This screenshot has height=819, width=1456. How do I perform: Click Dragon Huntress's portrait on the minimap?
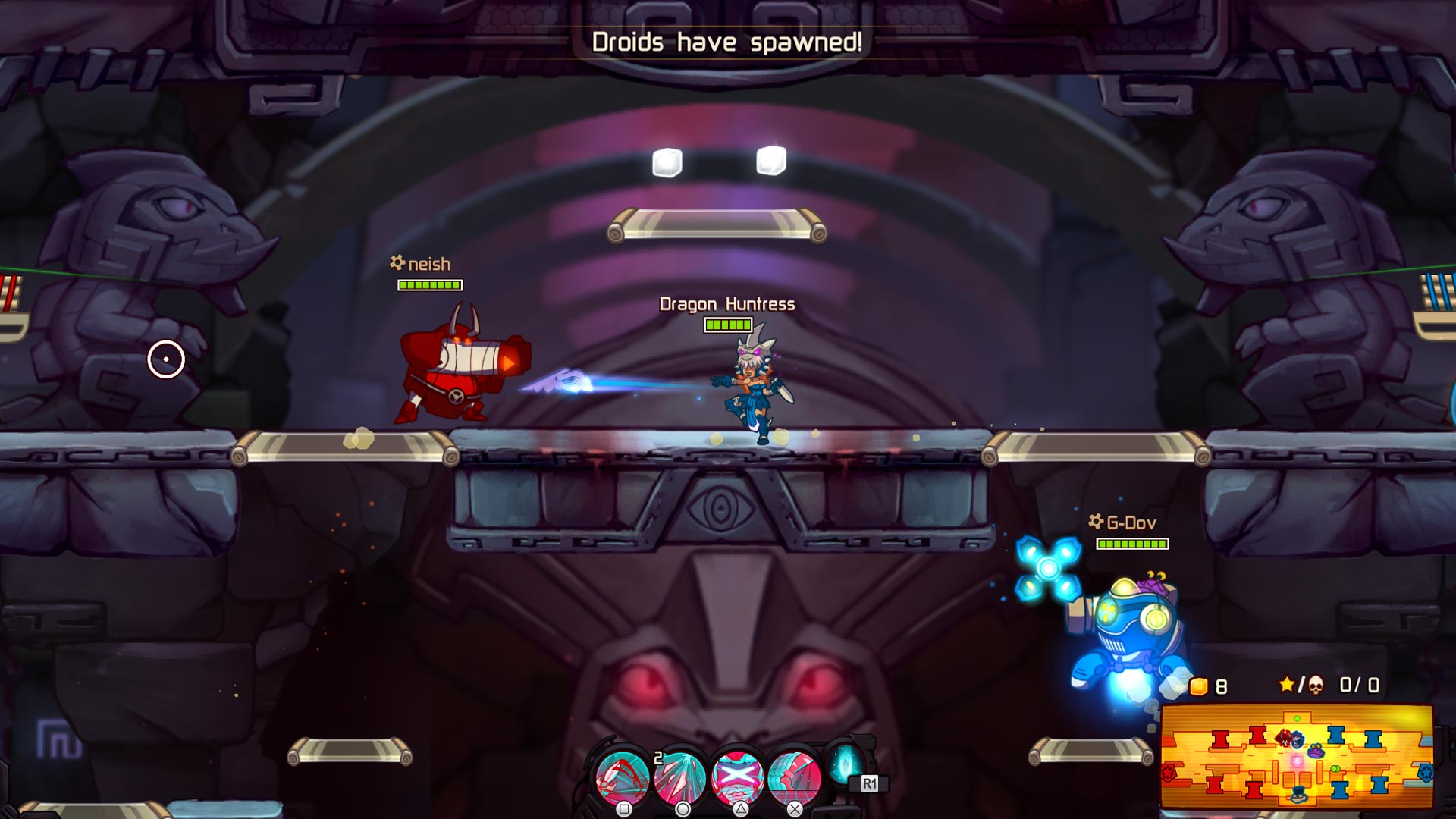pyautogui.click(x=1298, y=740)
